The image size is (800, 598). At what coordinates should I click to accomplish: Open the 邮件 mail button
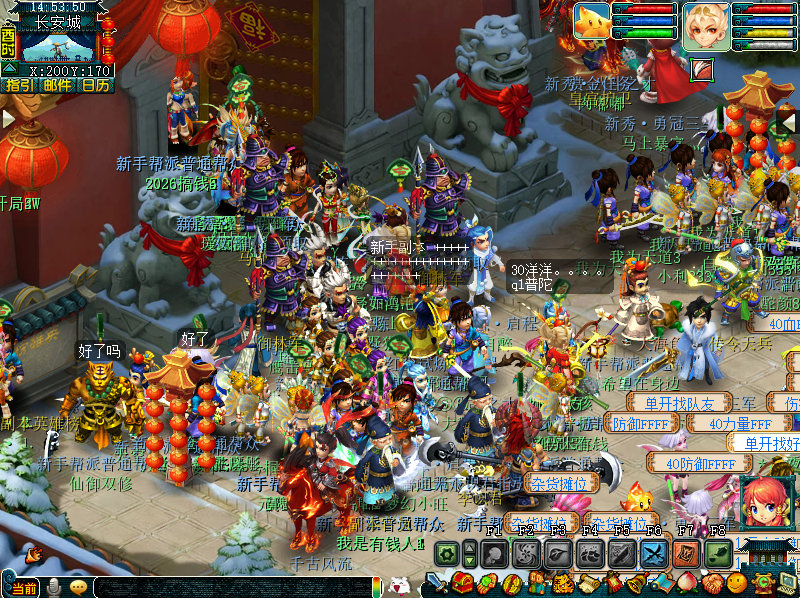click(56, 85)
